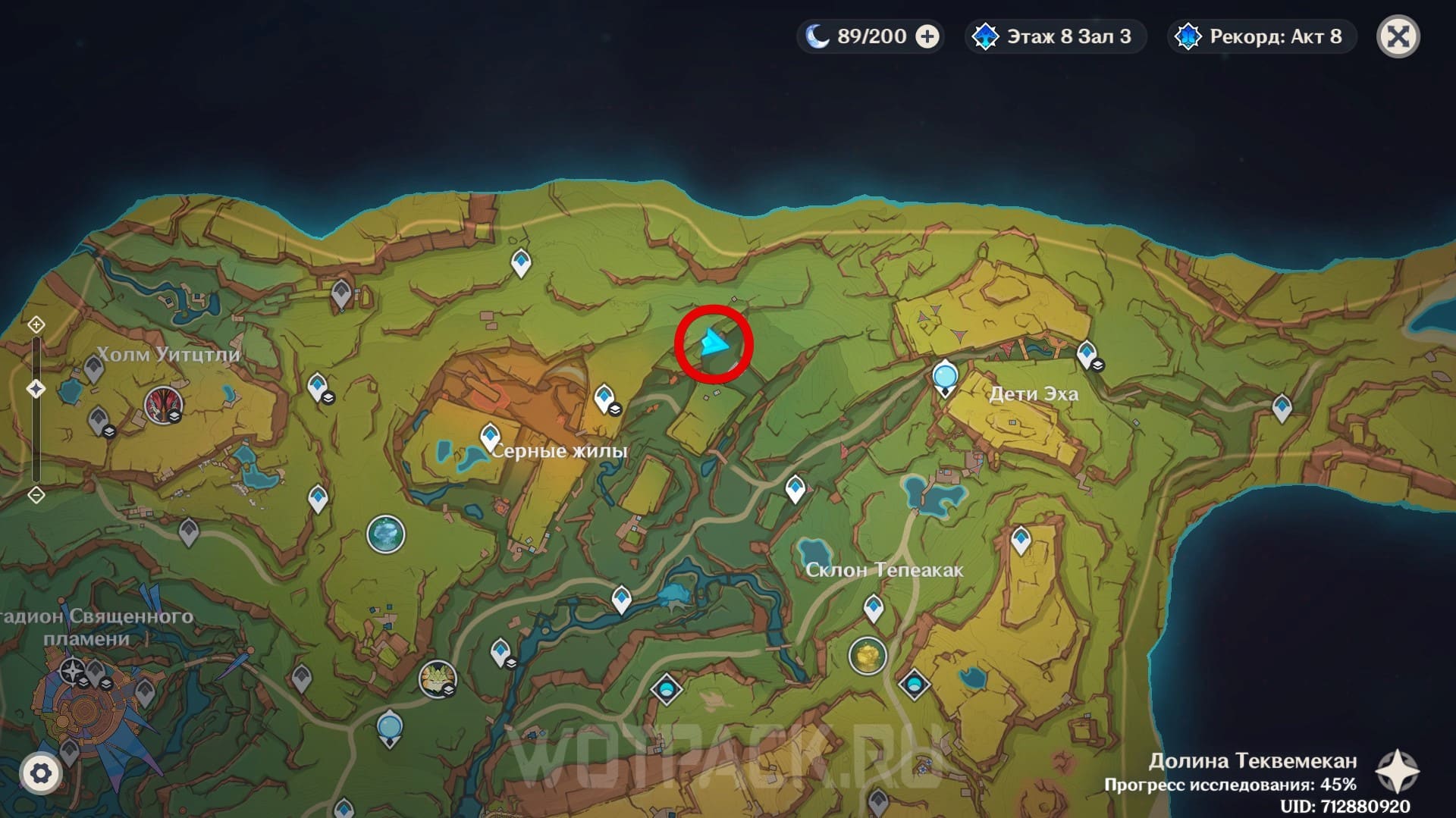Viewport: 1456px width, 818px height.
Task: Click the player's blue arrow marker
Action: tap(713, 343)
